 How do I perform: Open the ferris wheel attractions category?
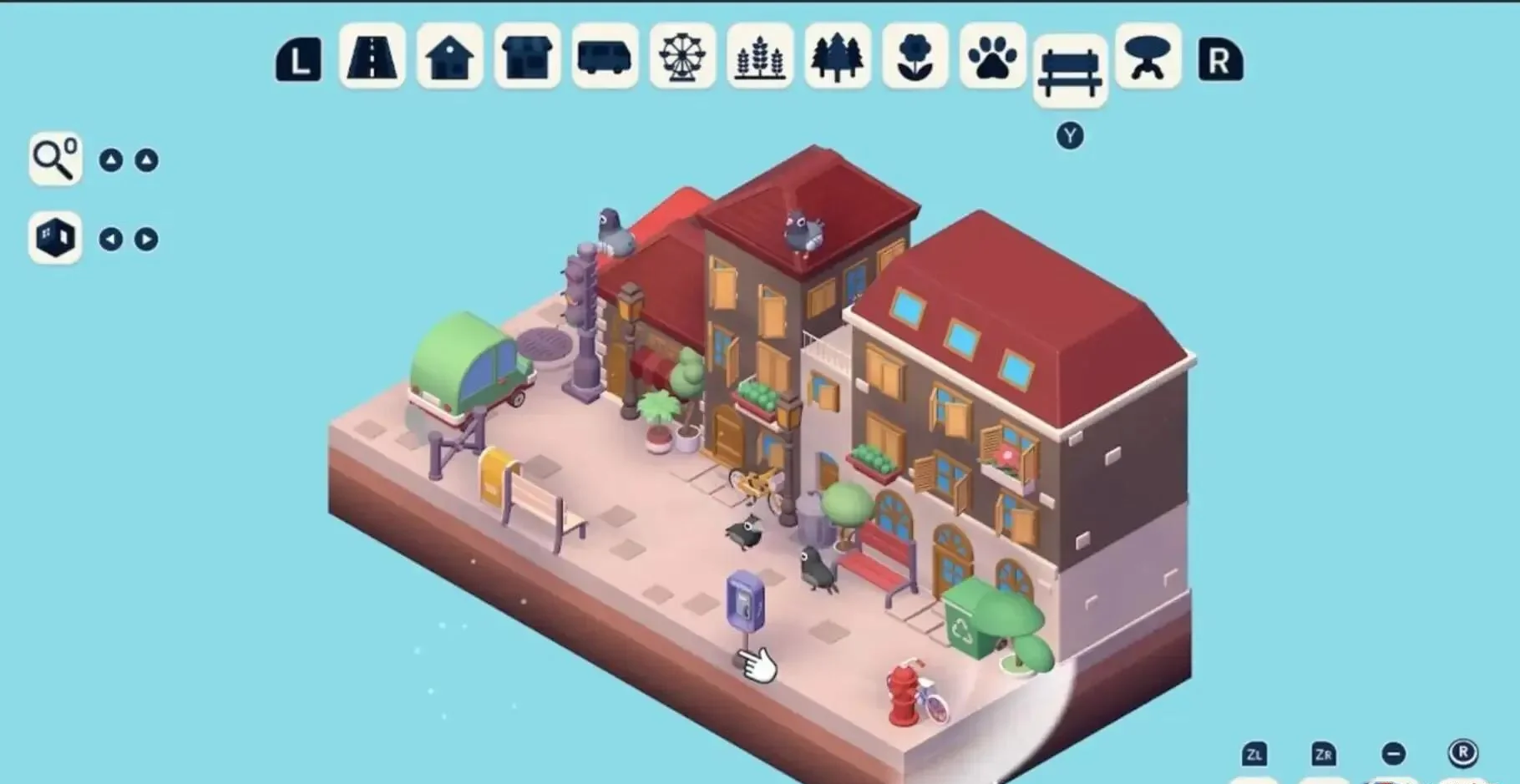click(x=682, y=59)
